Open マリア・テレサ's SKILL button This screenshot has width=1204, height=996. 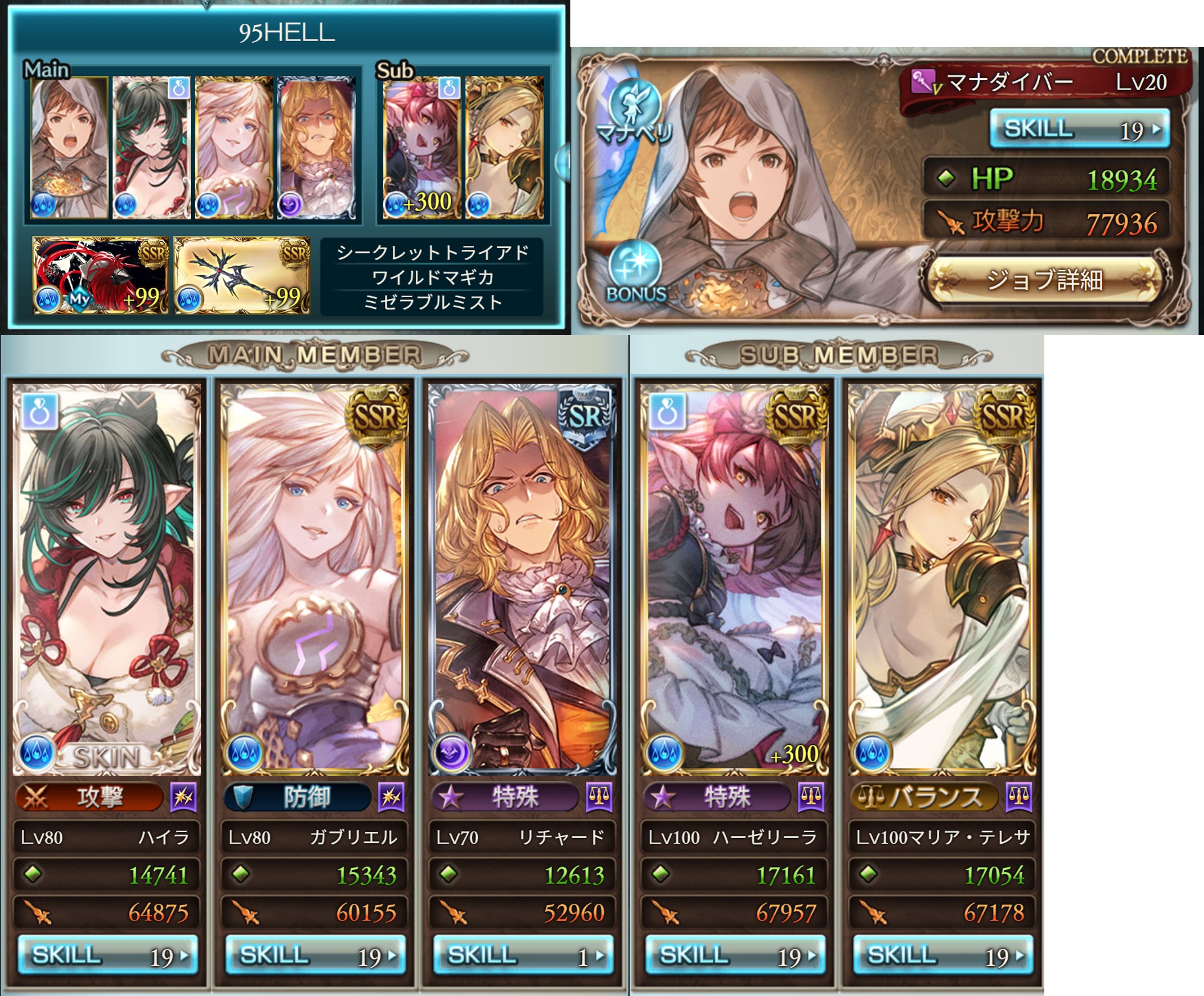coord(942,955)
